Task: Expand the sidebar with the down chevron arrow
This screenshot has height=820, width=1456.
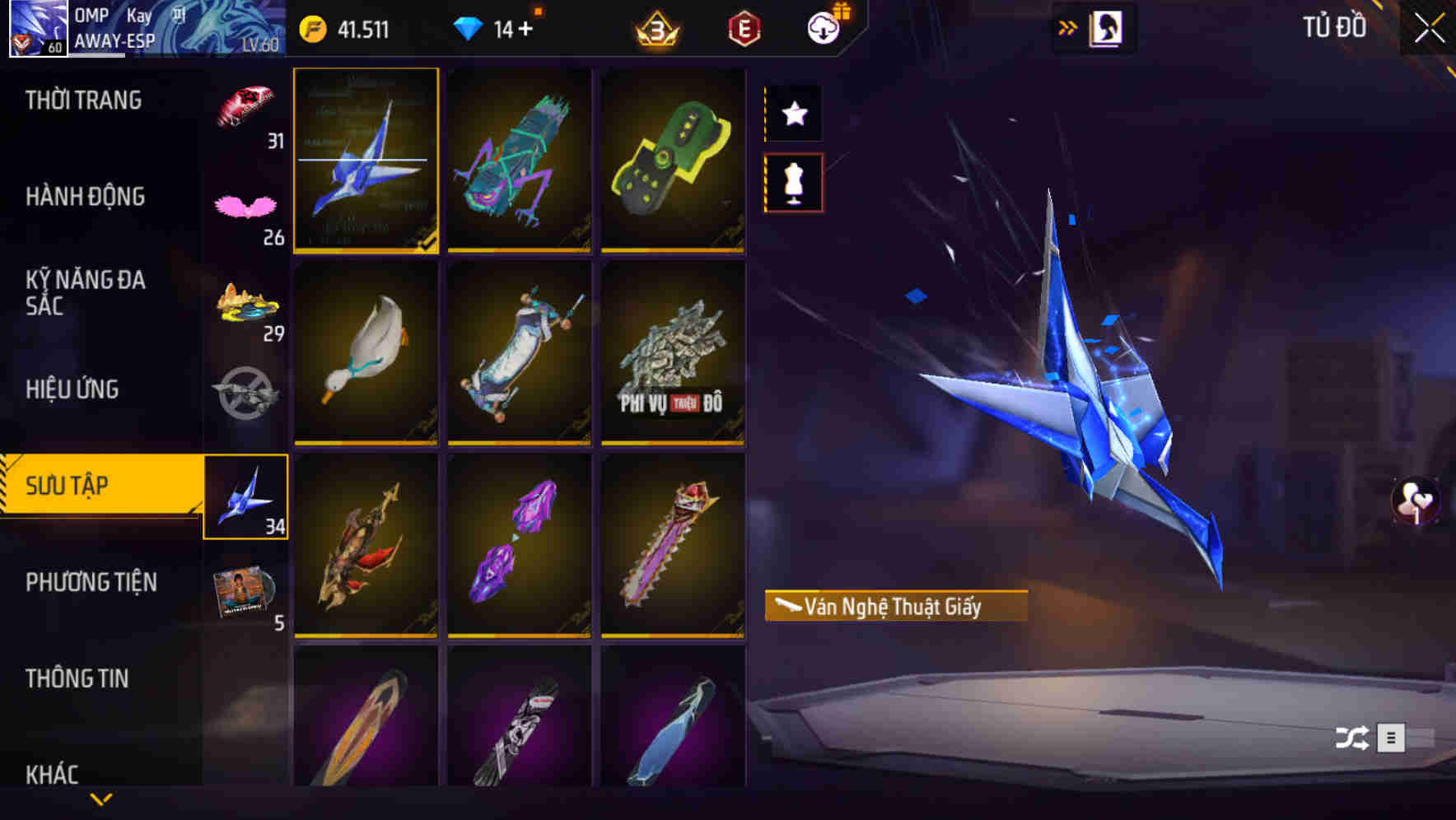Action: point(100,797)
